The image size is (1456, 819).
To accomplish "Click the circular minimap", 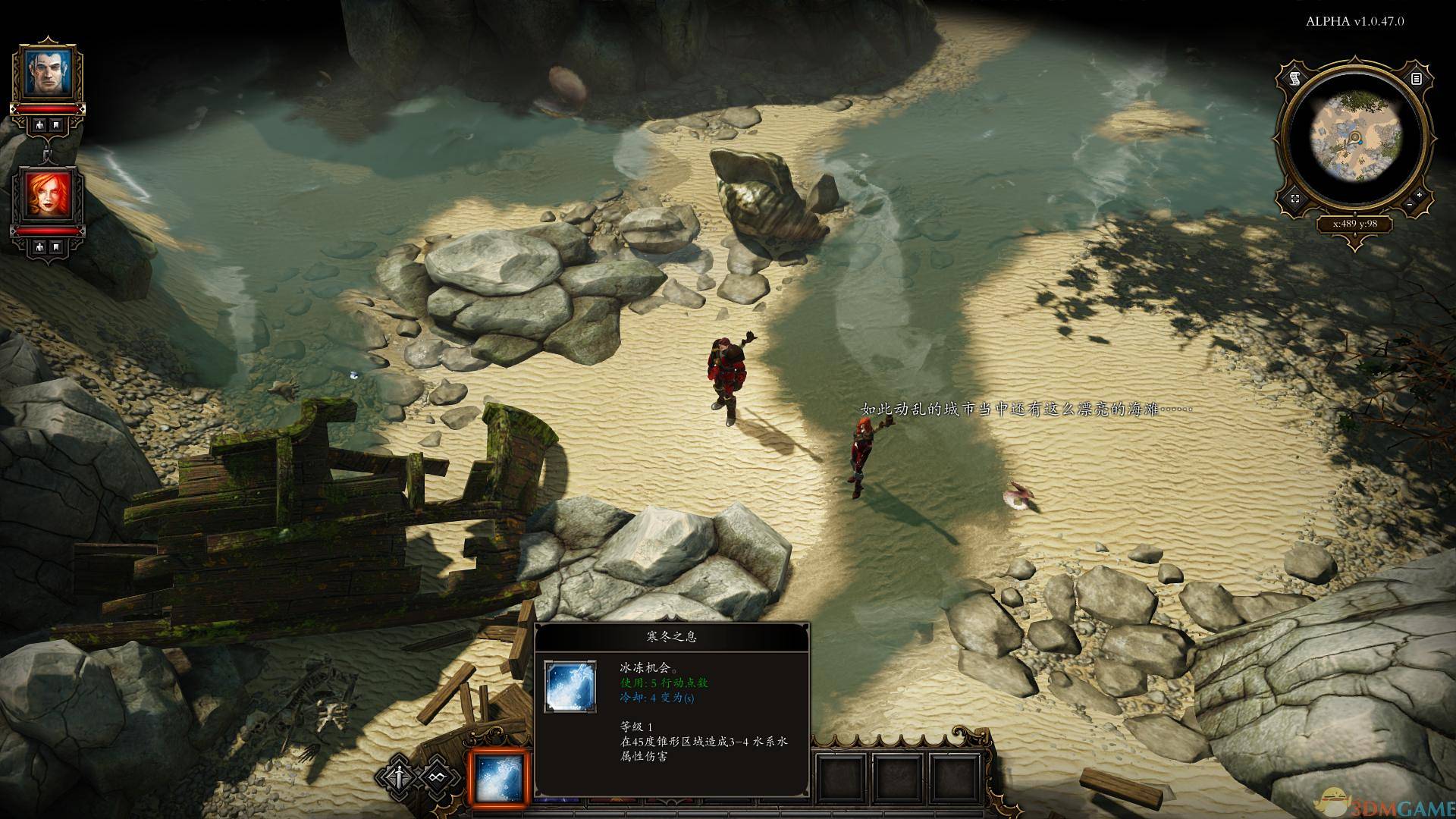I will 1355,139.
